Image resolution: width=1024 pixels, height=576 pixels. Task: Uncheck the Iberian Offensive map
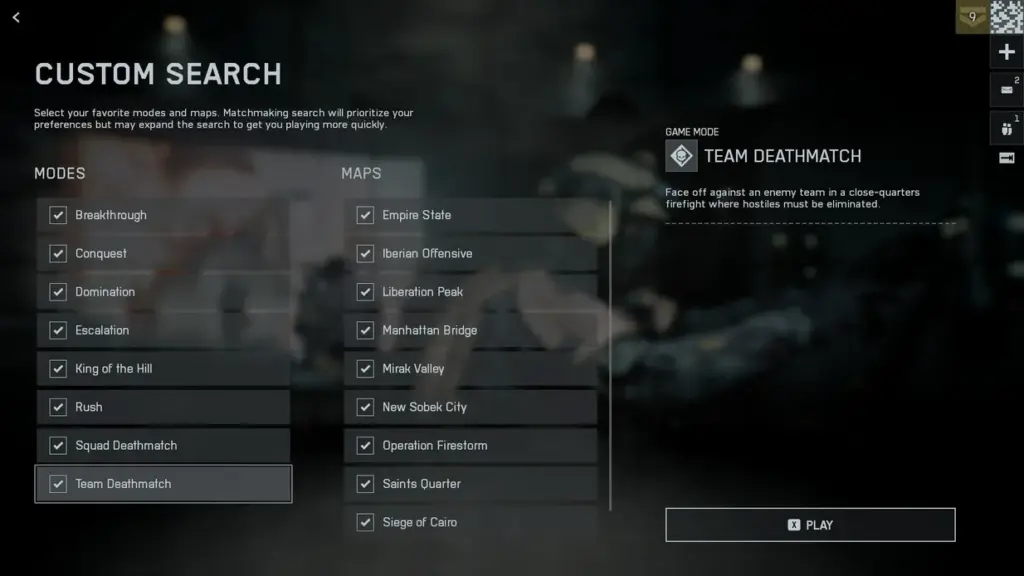365,253
